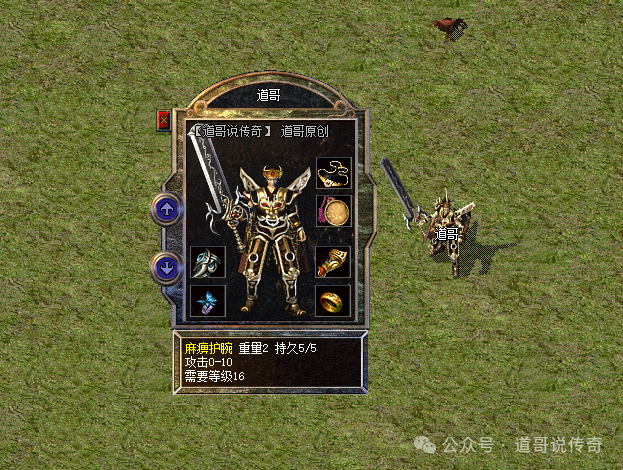Click the blue down arrow button

tap(167, 267)
